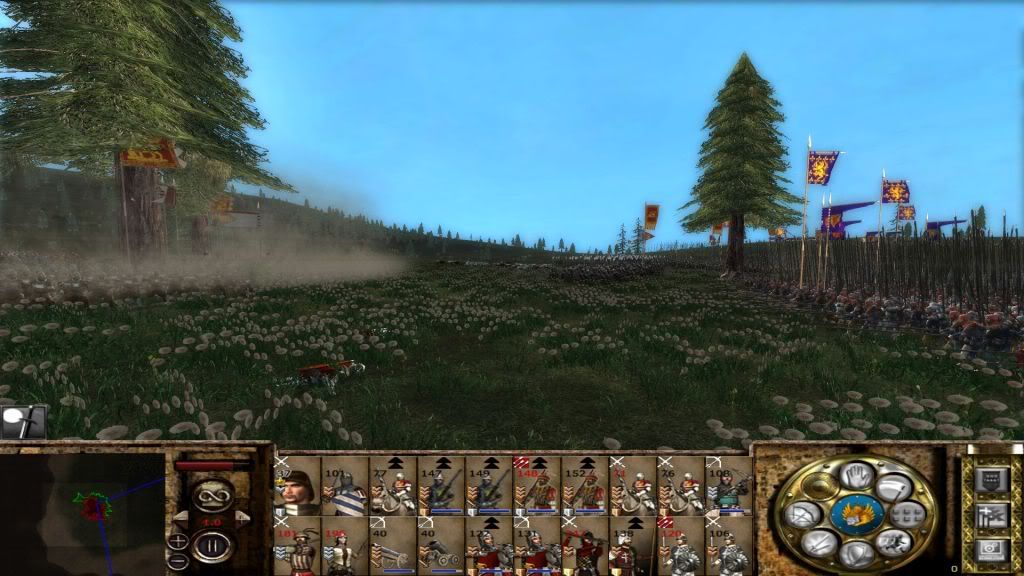Select the crossbowmen unit card (108)

point(729,486)
